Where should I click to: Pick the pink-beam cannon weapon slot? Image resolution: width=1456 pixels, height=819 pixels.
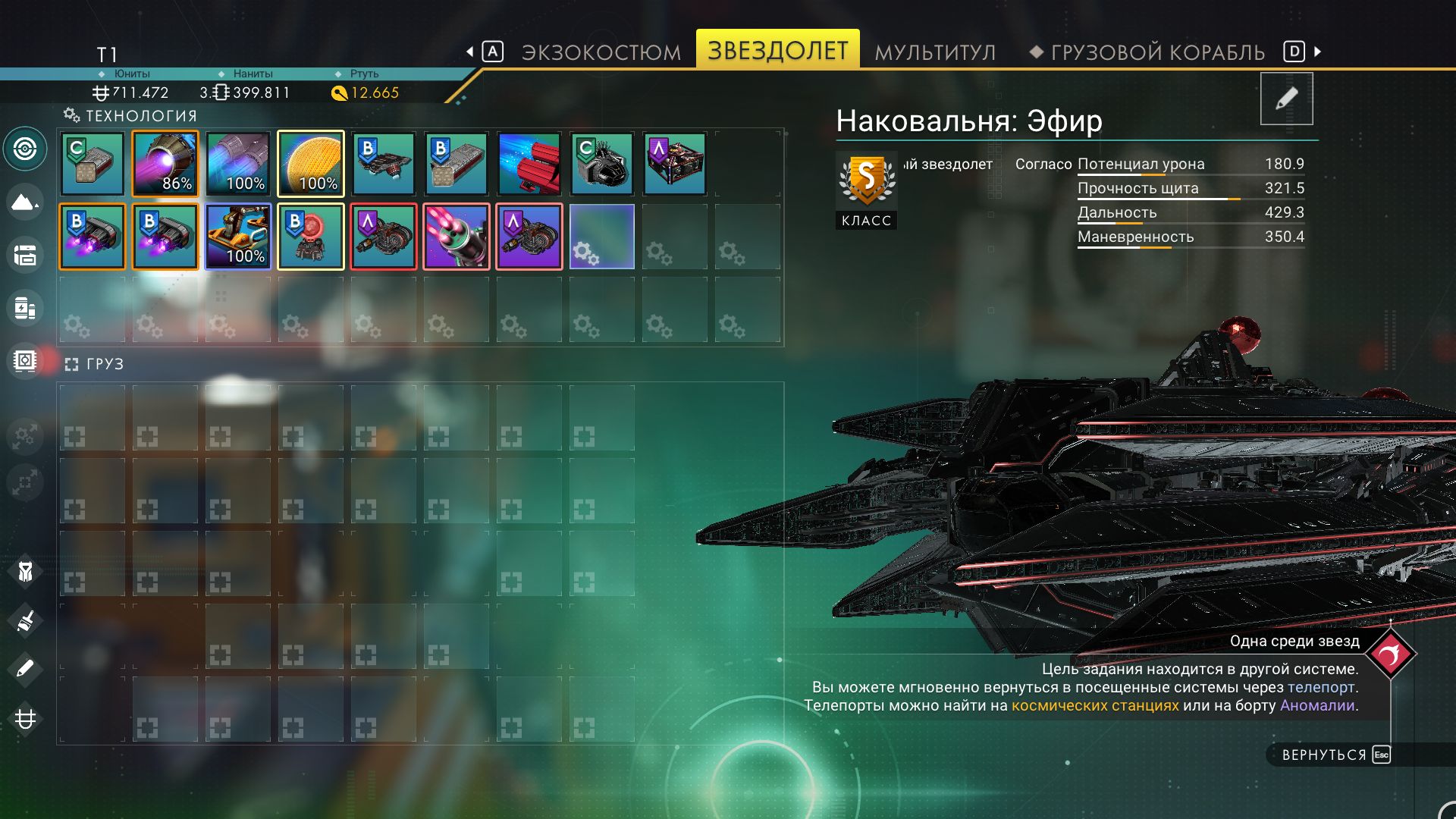pos(457,237)
